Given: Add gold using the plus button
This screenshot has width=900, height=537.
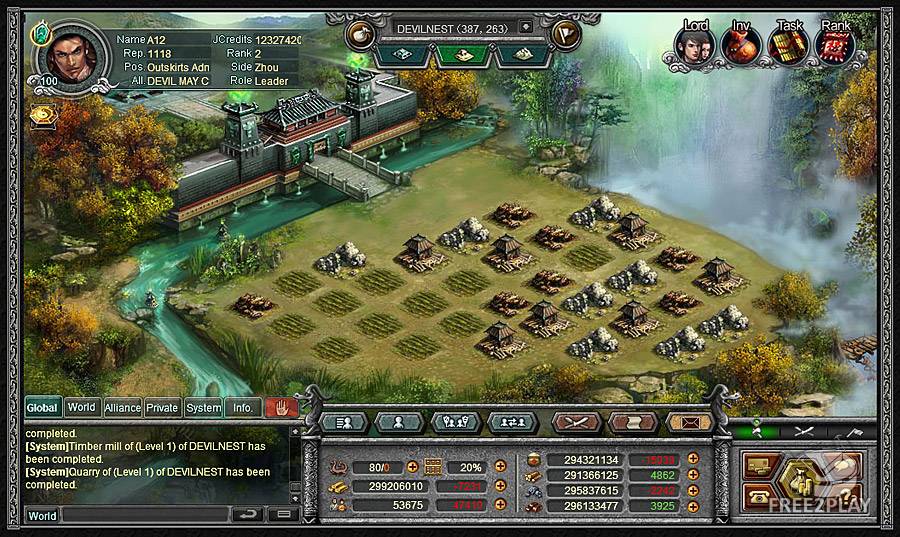Looking at the screenshot, I should coord(498,486).
